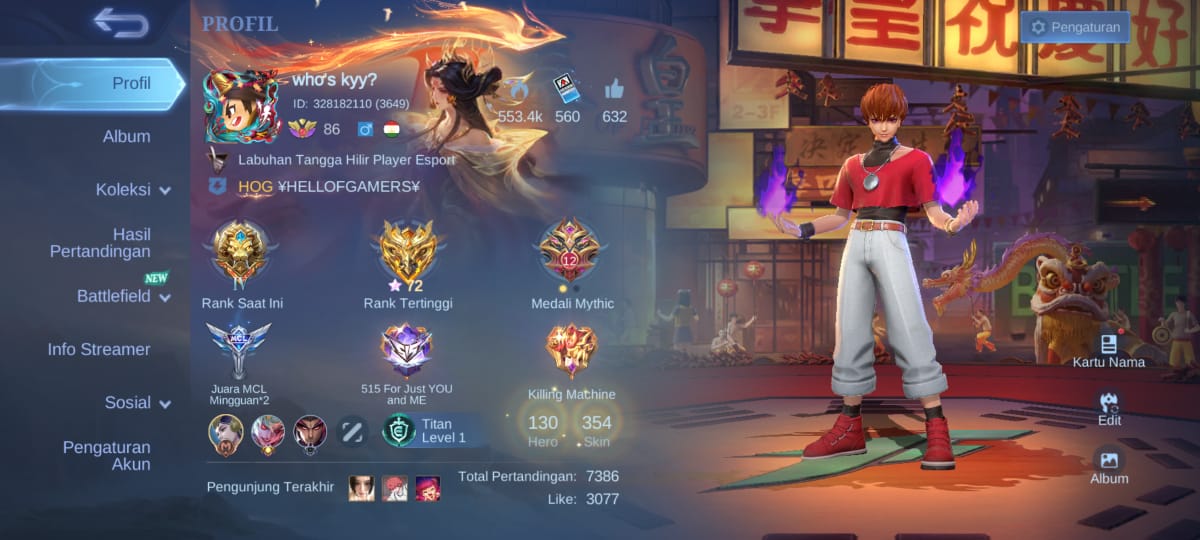Go back using the return arrow
The image size is (1200, 540).
[x=121, y=23]
